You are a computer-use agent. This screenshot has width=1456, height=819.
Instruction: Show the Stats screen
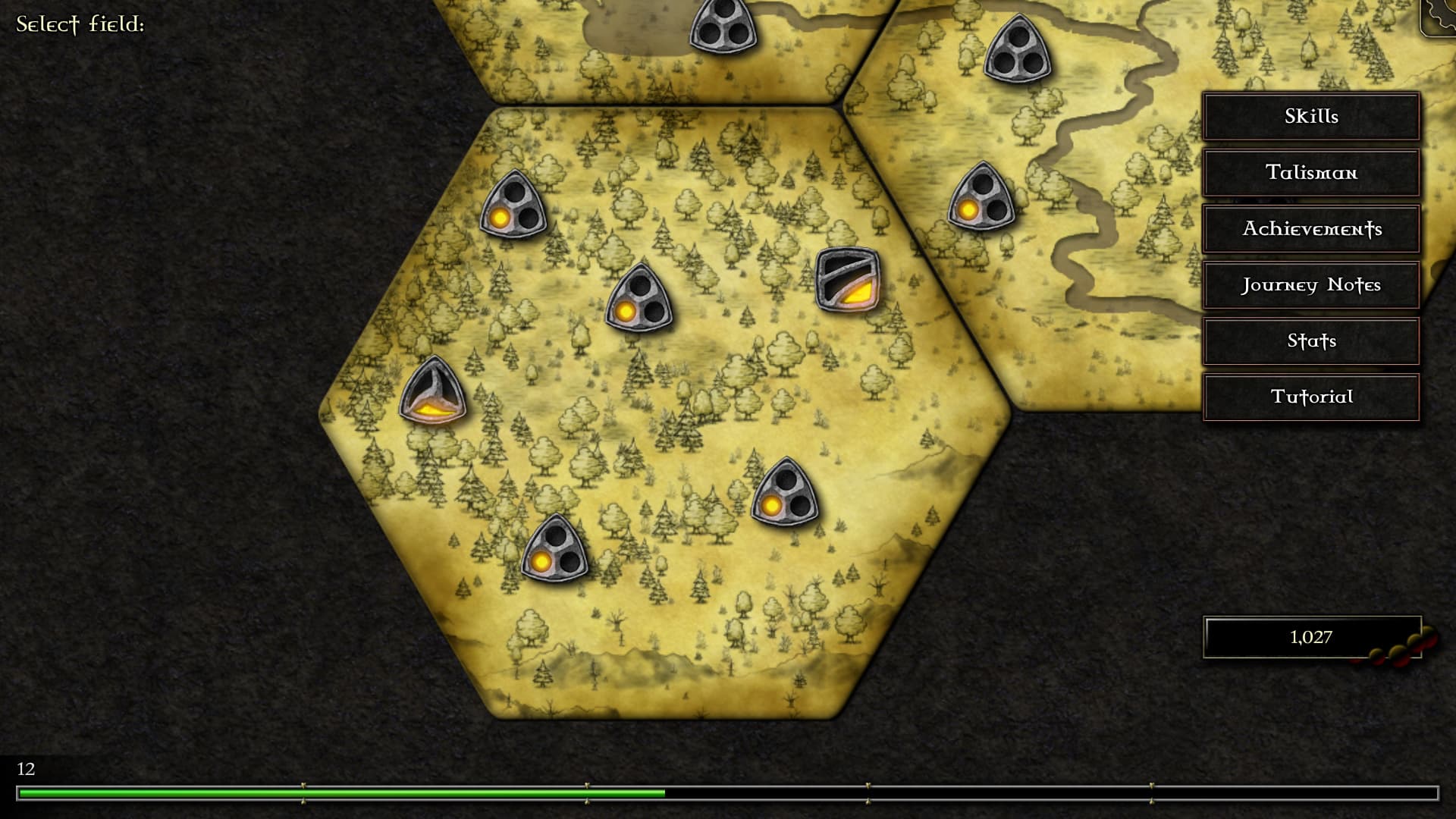(1310, 341)
